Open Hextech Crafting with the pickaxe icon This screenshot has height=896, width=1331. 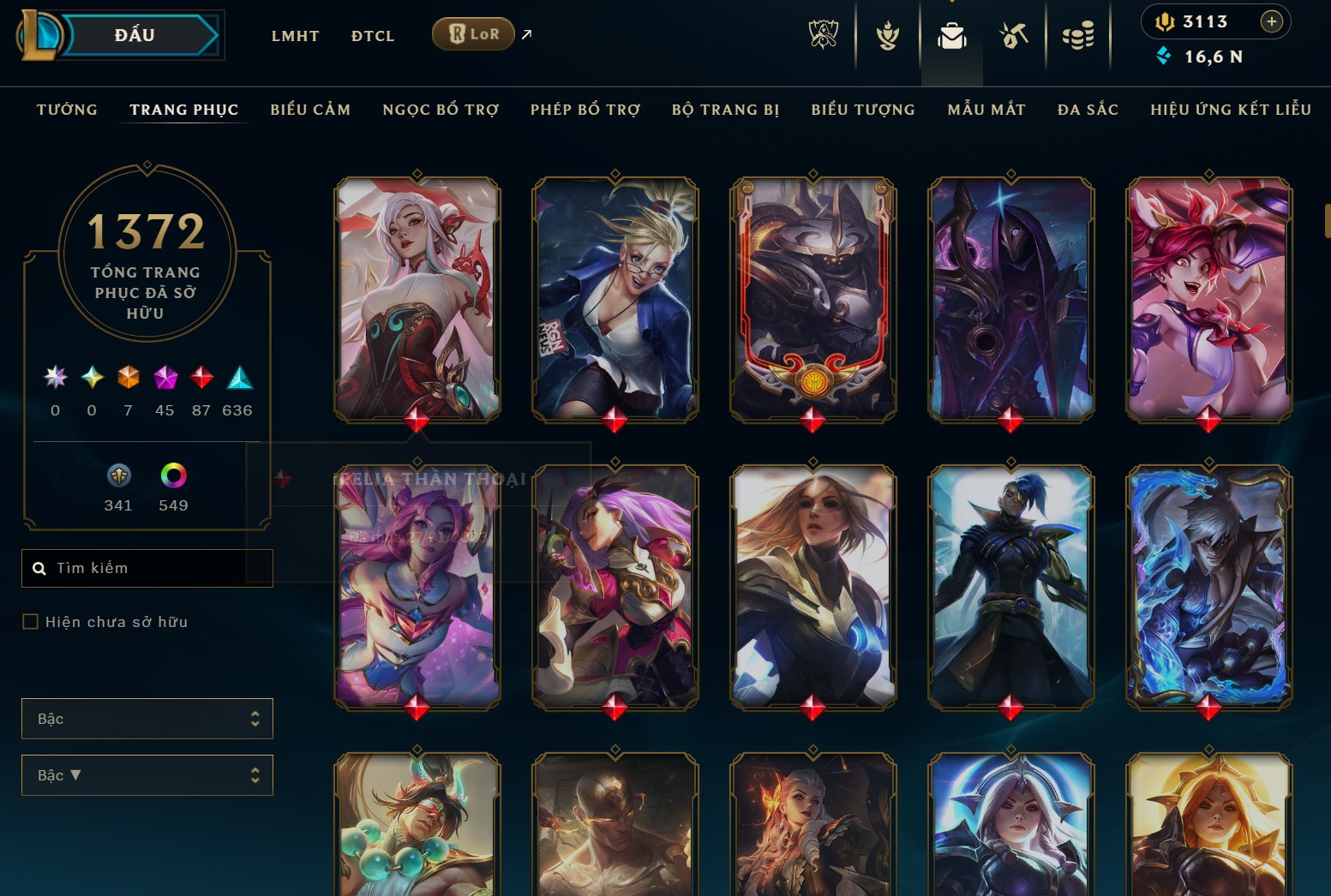point(1014,34)
